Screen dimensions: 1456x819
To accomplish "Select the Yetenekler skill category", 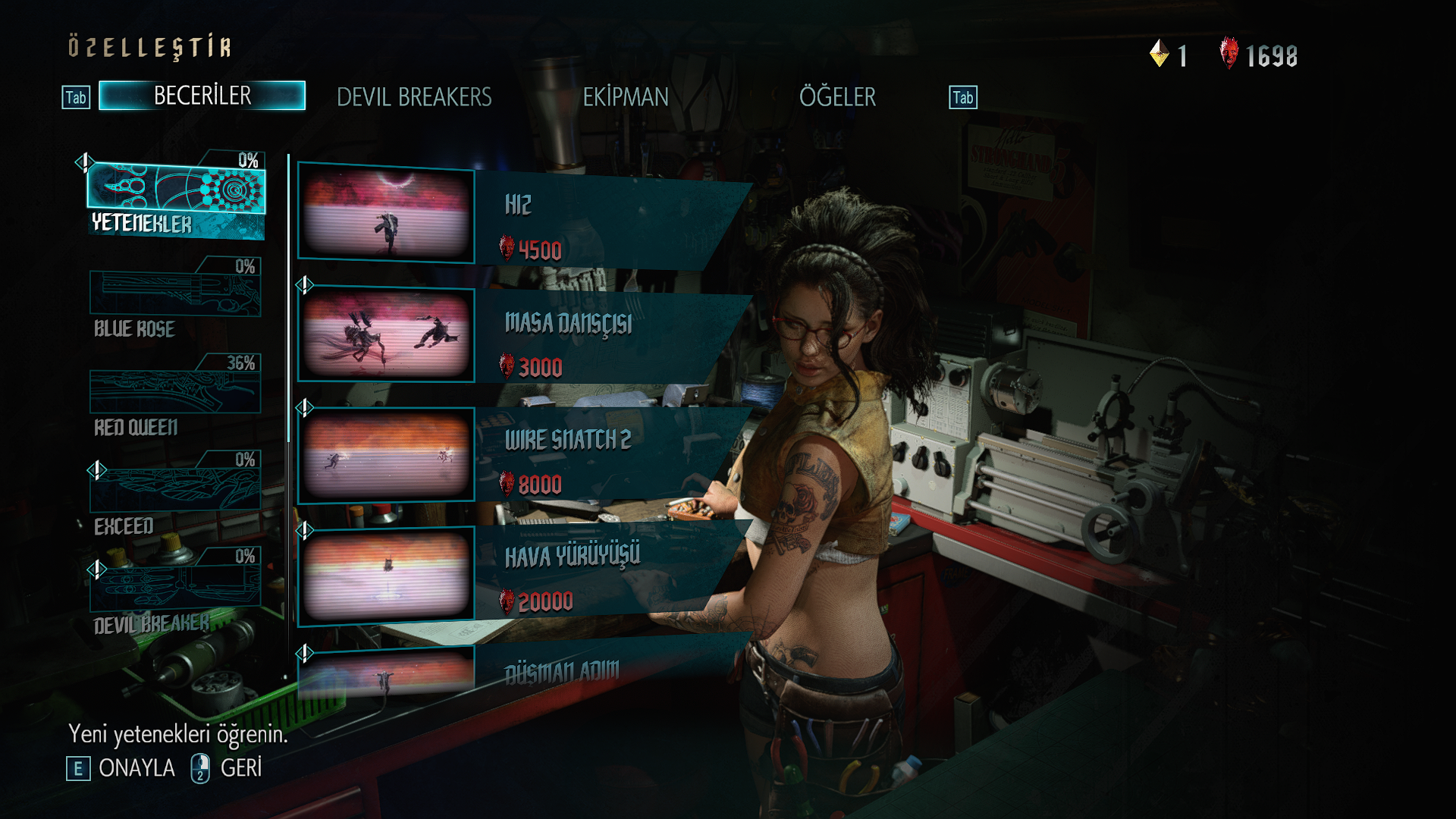I will pos(176,196).
